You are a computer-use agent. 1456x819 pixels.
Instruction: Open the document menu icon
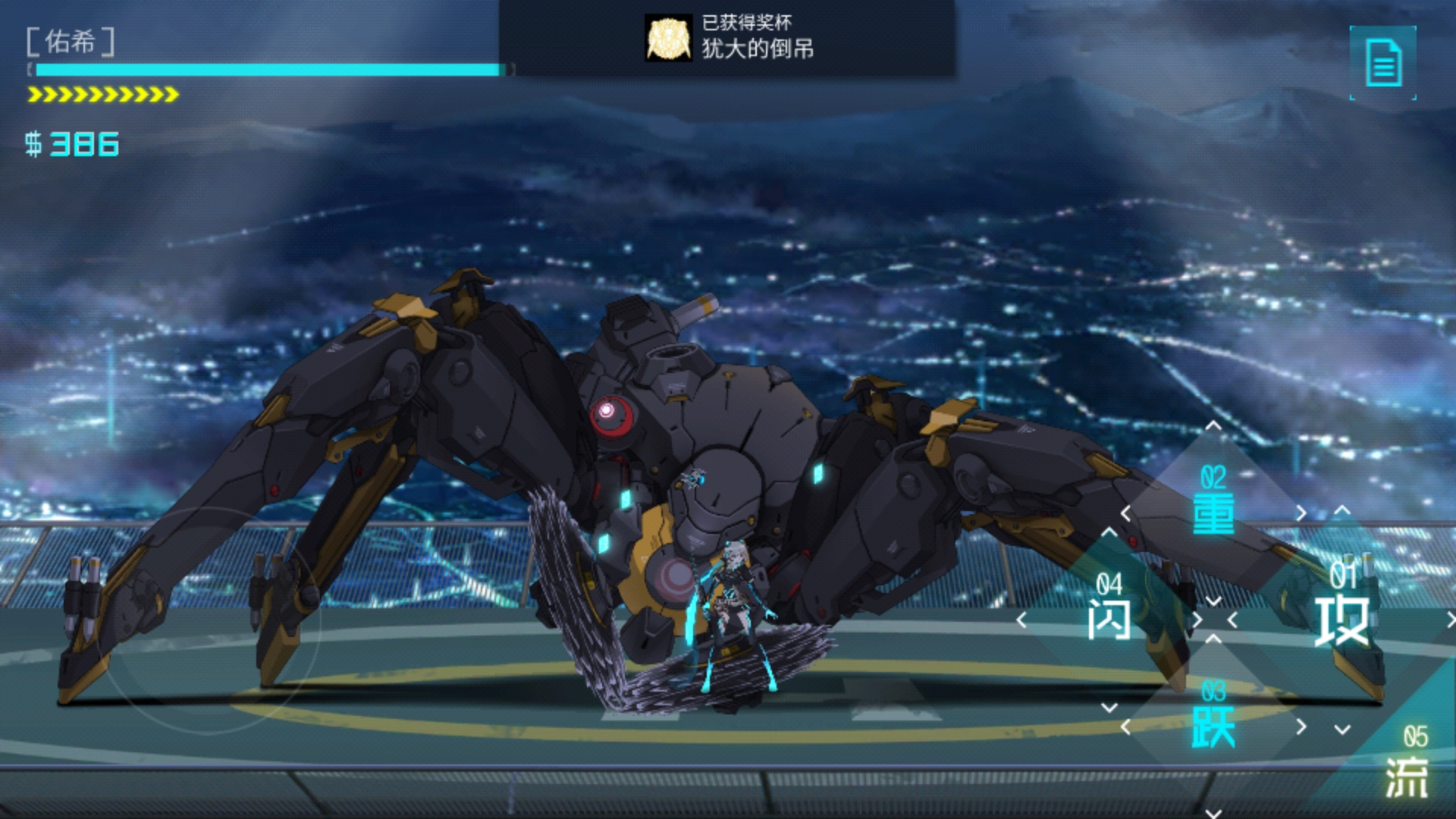pyautogui.click(x=1383, y=62)
